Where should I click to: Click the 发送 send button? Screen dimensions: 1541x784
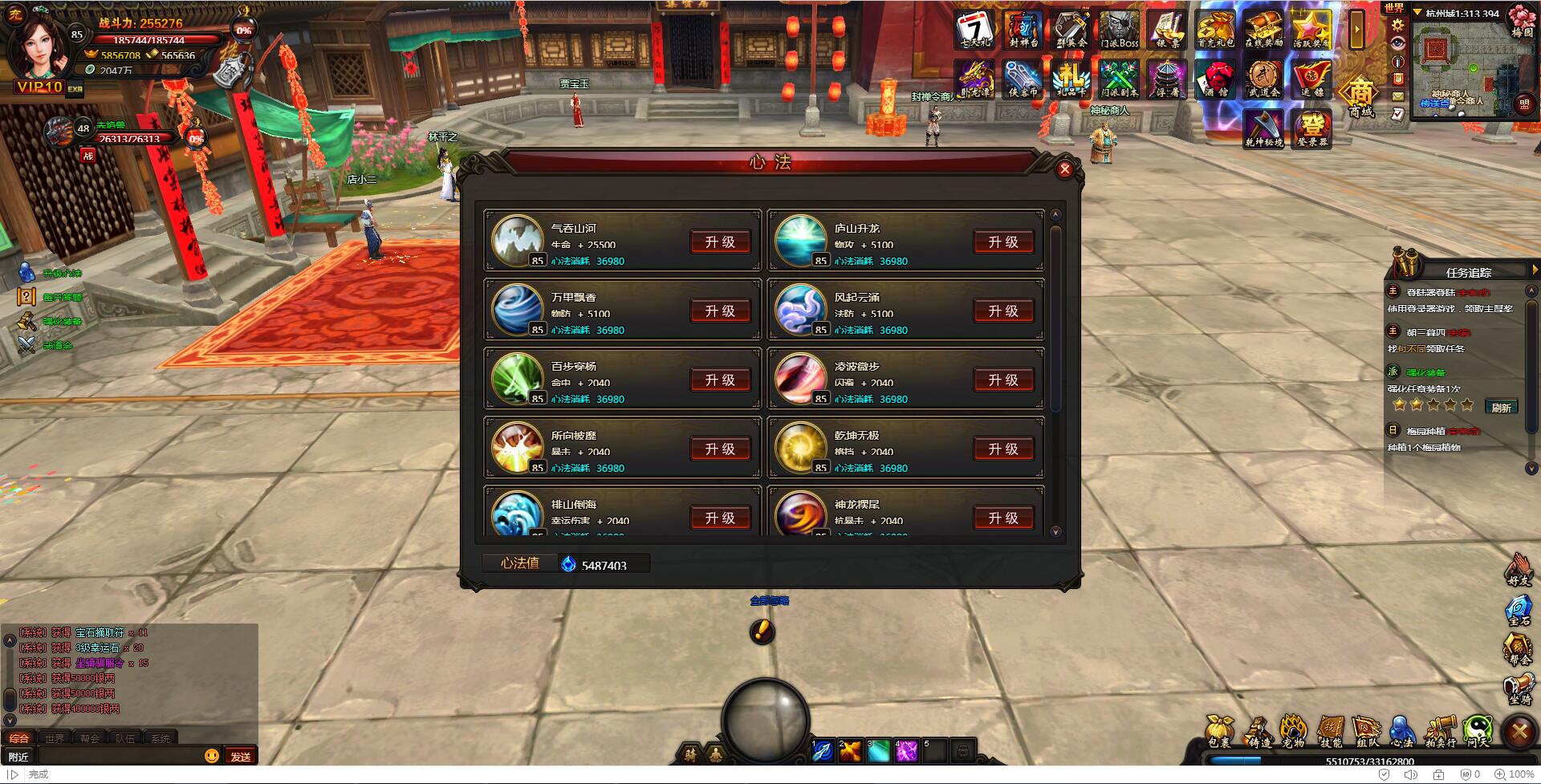point(240,756)
